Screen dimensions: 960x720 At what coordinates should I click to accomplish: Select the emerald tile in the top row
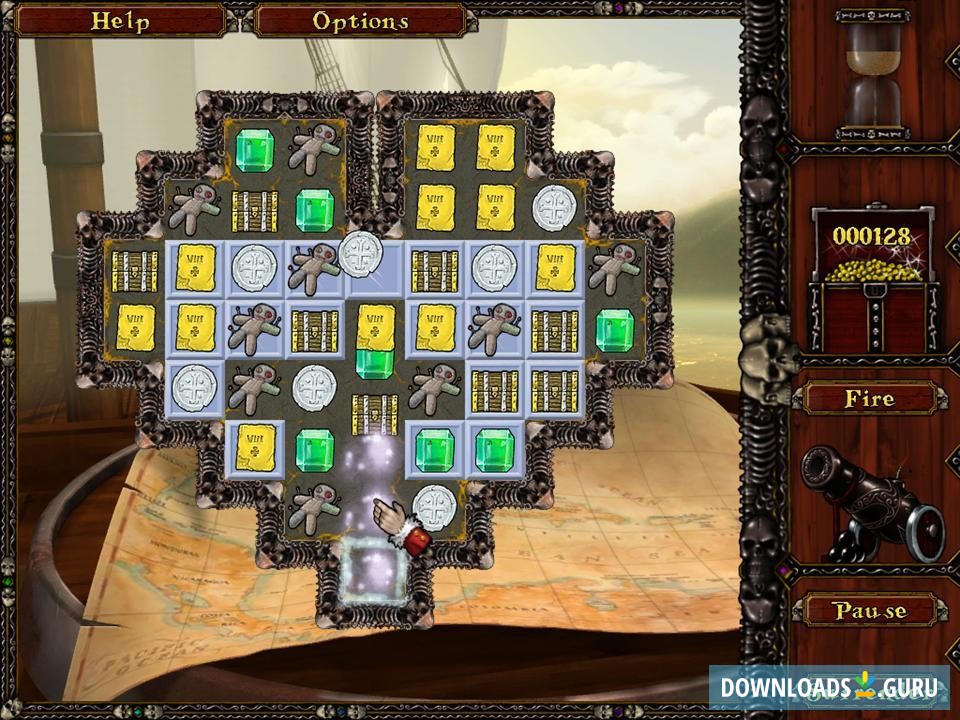pyautogui.click(x=255, y=149)
